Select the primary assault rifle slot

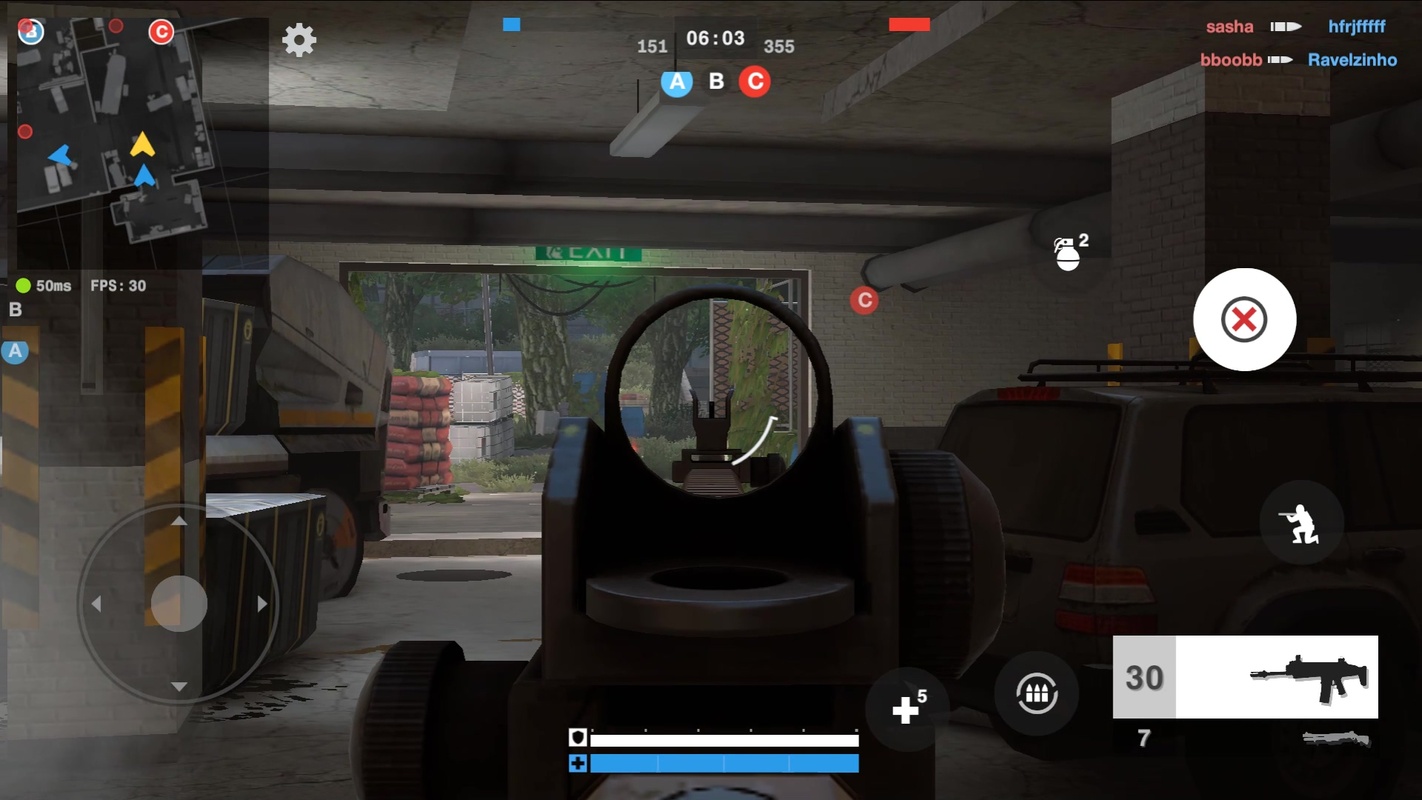tap(1245, 677)
